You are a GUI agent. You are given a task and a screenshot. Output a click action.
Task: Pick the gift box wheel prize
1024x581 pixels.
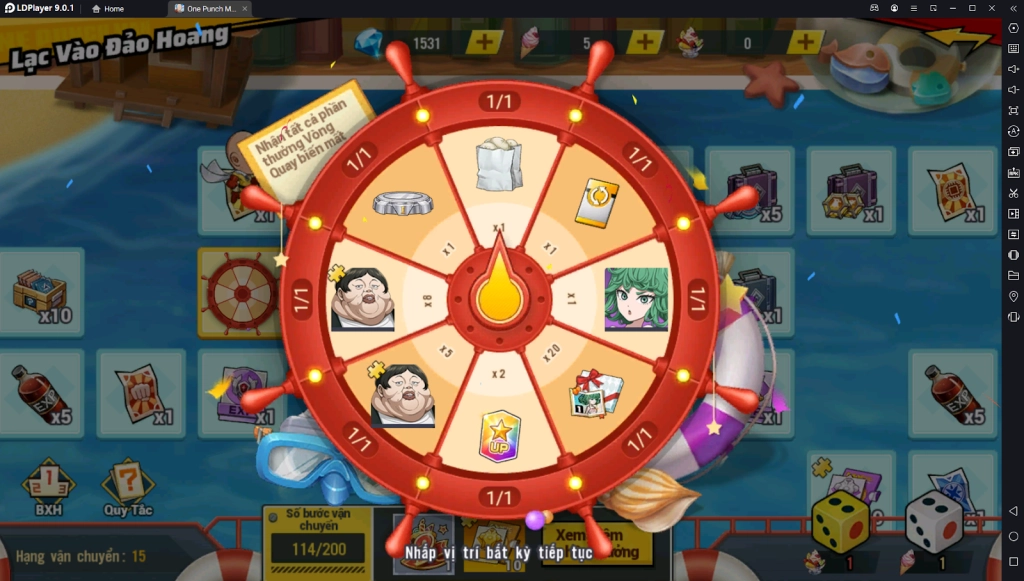coord(597,394)
